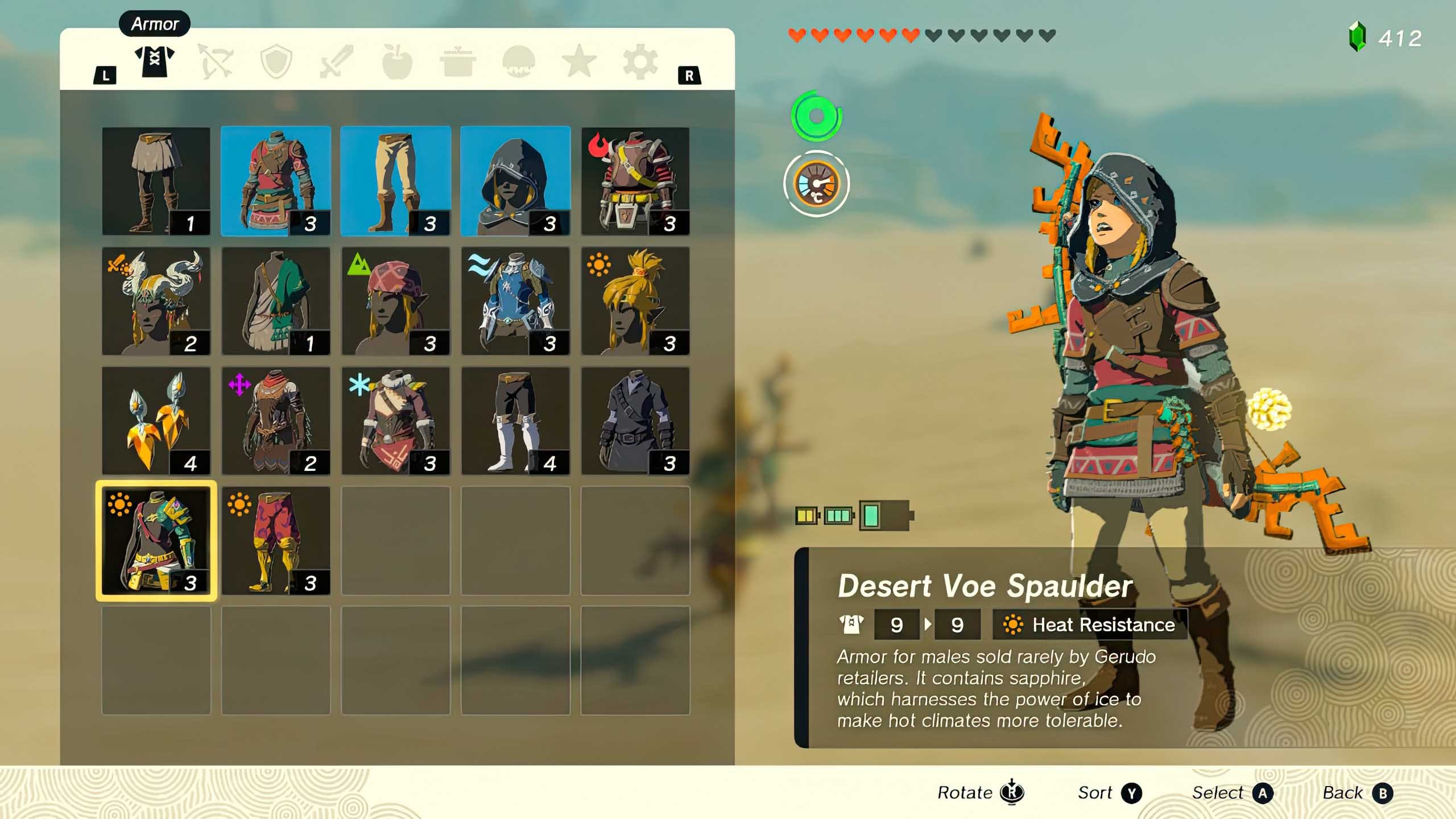Select the cooking pot materials icon
Viewport: 1456px width, 819px height.
coord(458,63)
